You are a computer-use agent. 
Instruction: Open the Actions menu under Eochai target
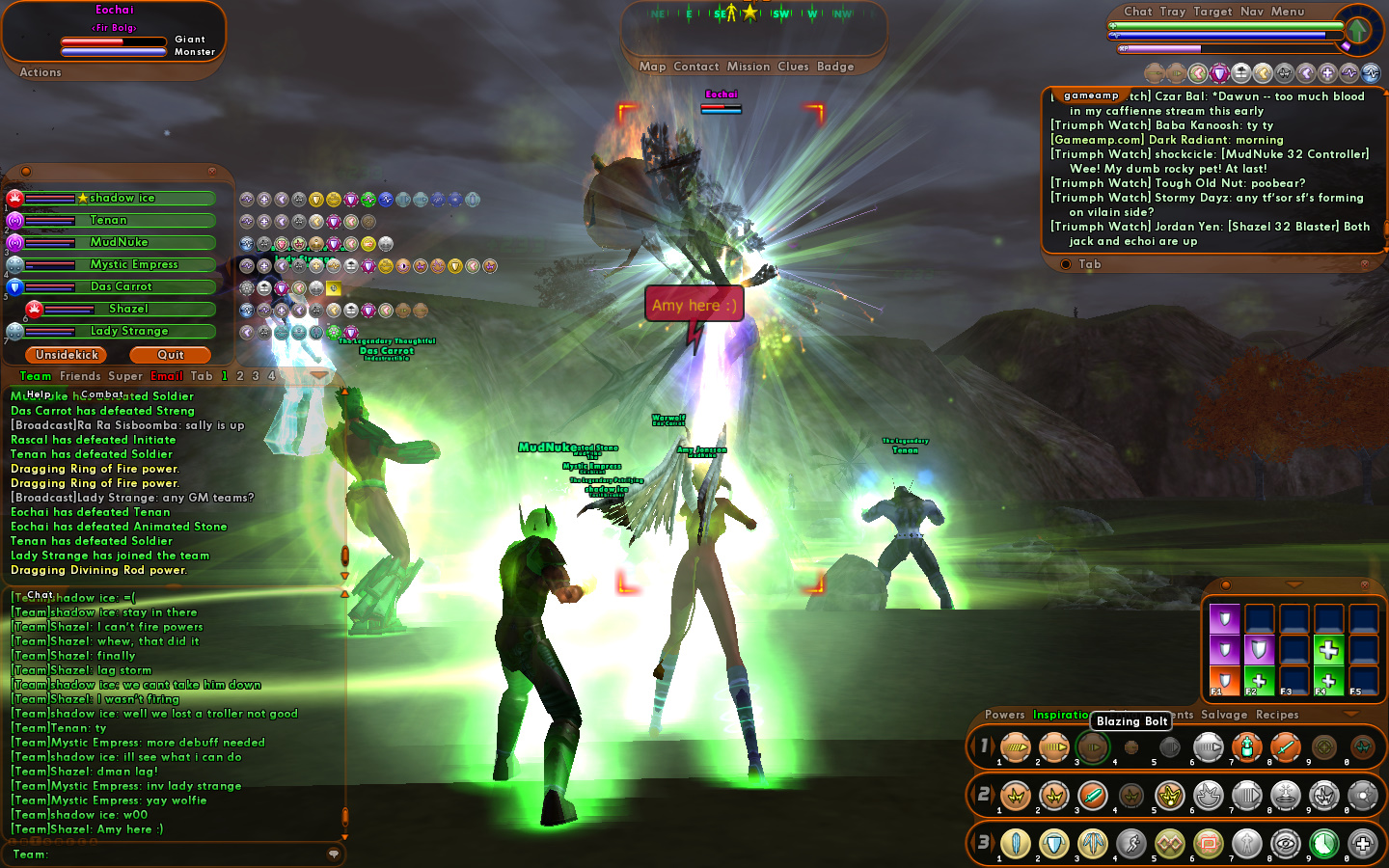pyautogui.click(x=41, y=72)
